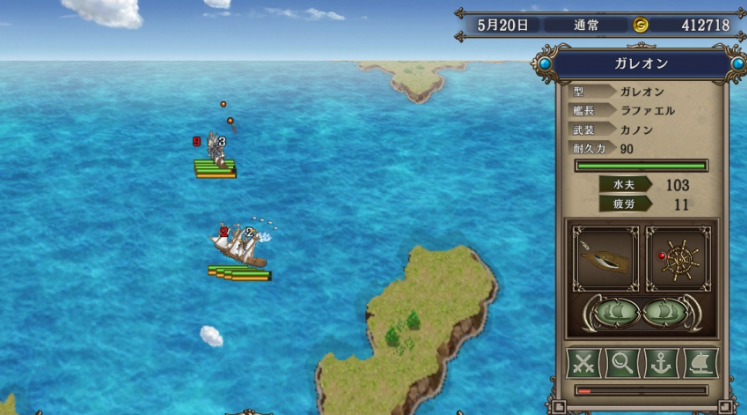The width and height of the screenshot is (747, 415).
Task: Select the anchor command button
Action: point(660,362)
